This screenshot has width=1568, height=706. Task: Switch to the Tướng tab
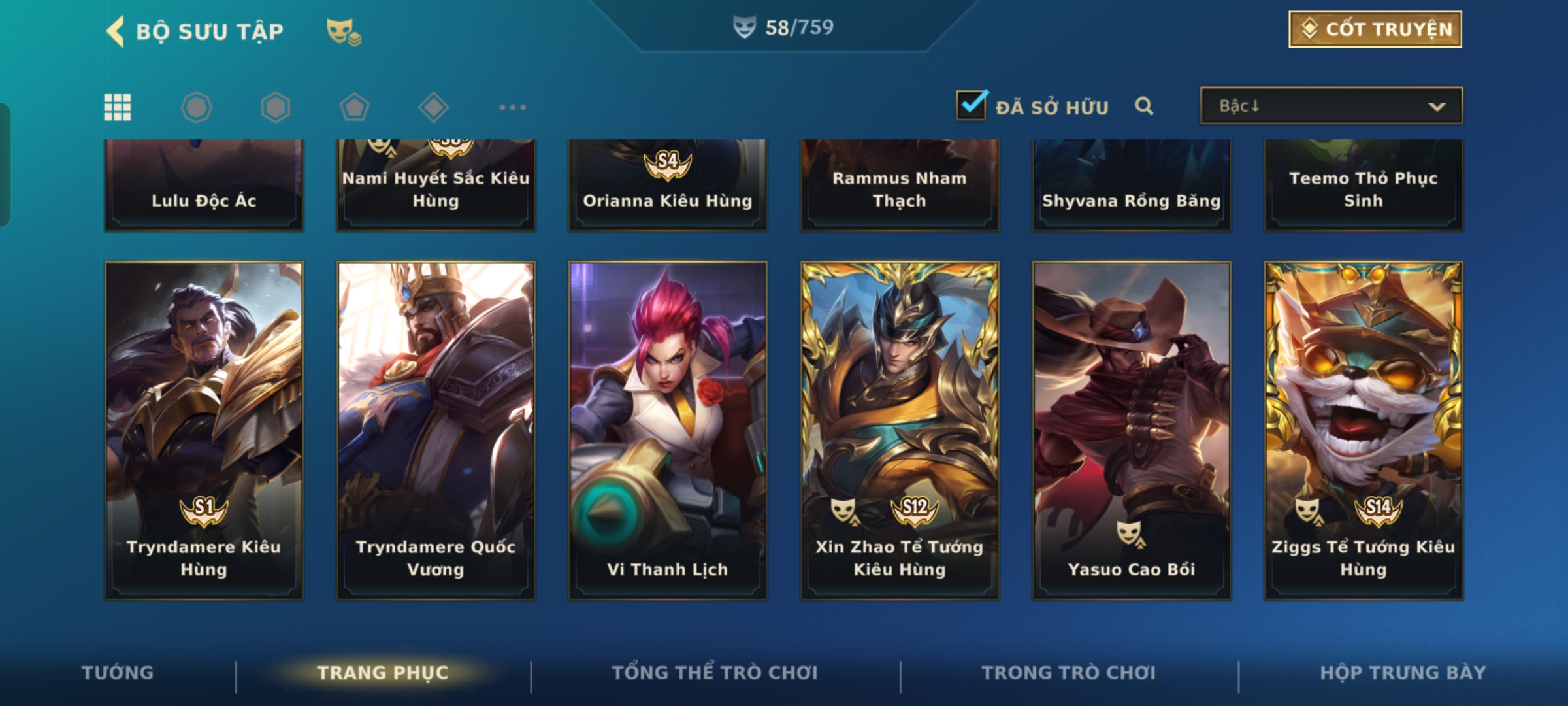click(118, 673)
